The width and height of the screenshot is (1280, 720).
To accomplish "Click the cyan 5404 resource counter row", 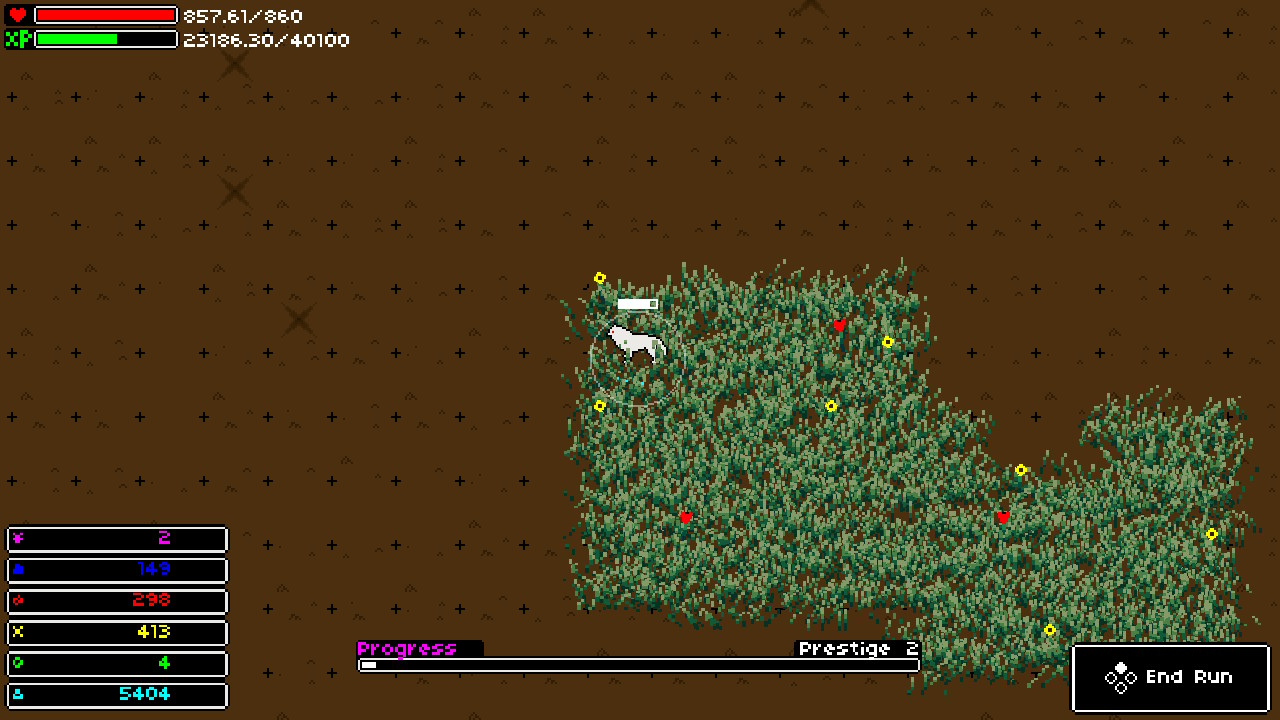I will 117,694.
